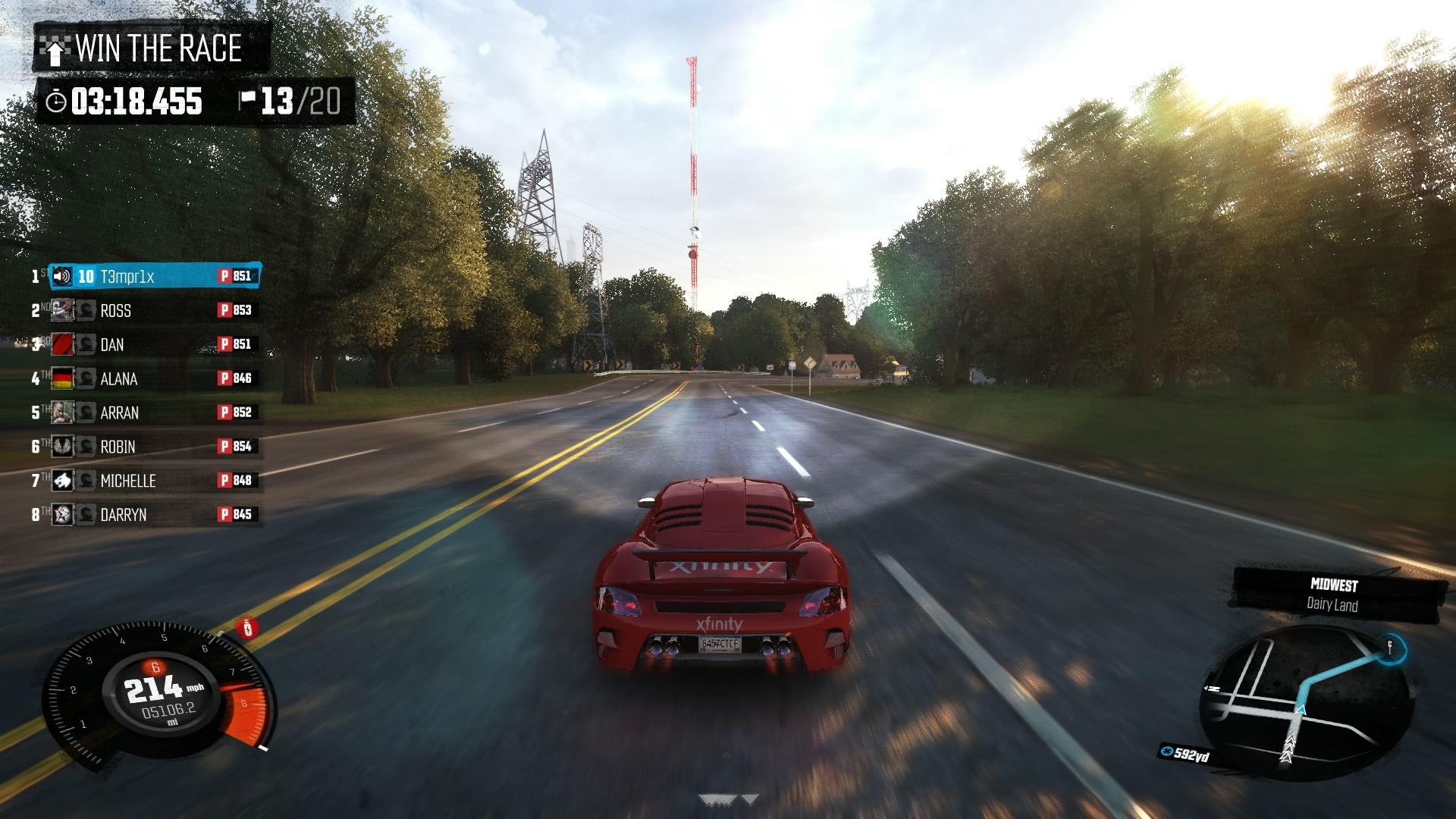
Task: Toggle the speaker icon beside T3mpr1x
Action: pyautogui.click(x=62, y=277)
